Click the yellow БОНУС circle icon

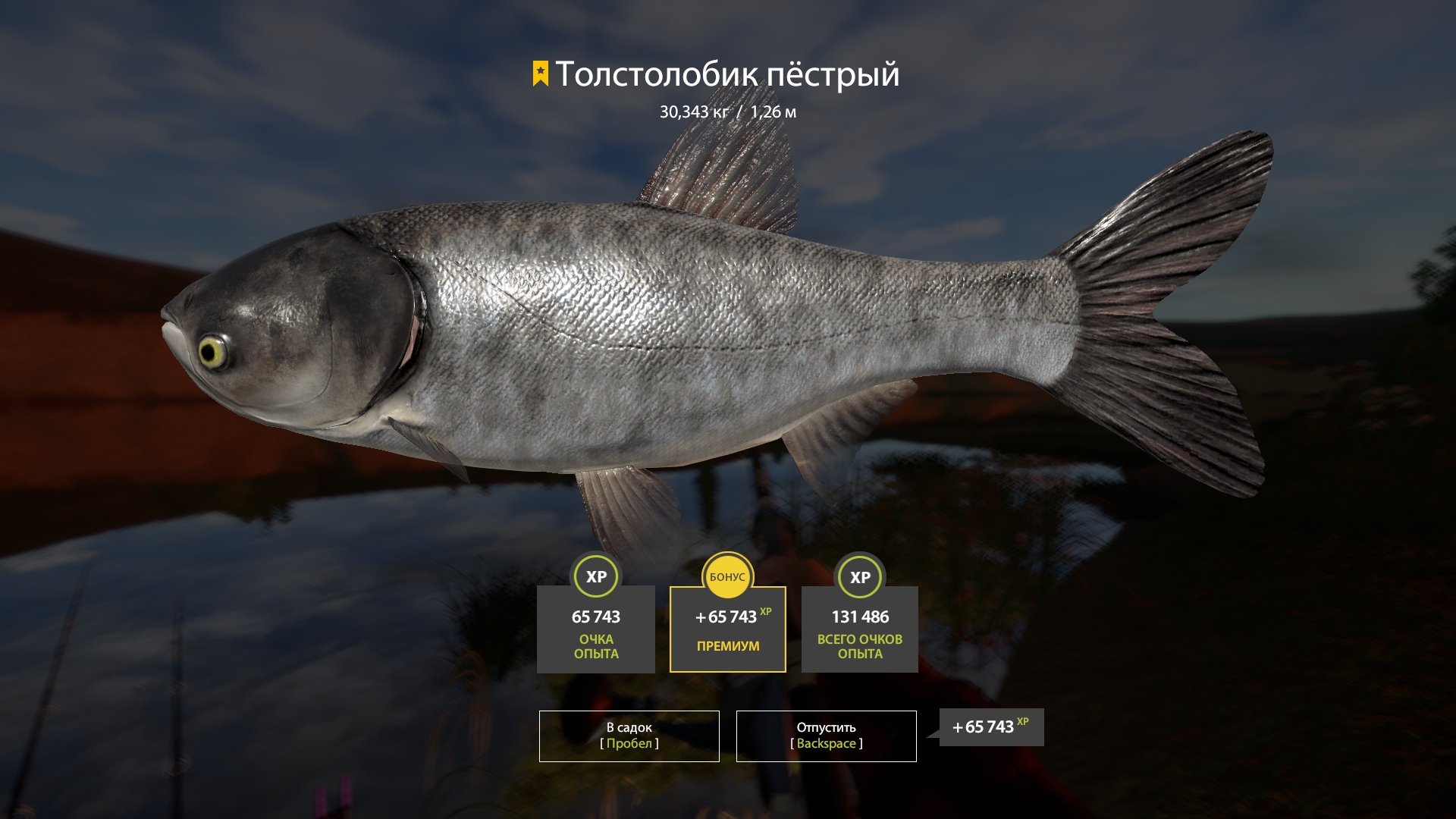click(x=727, y=576)
